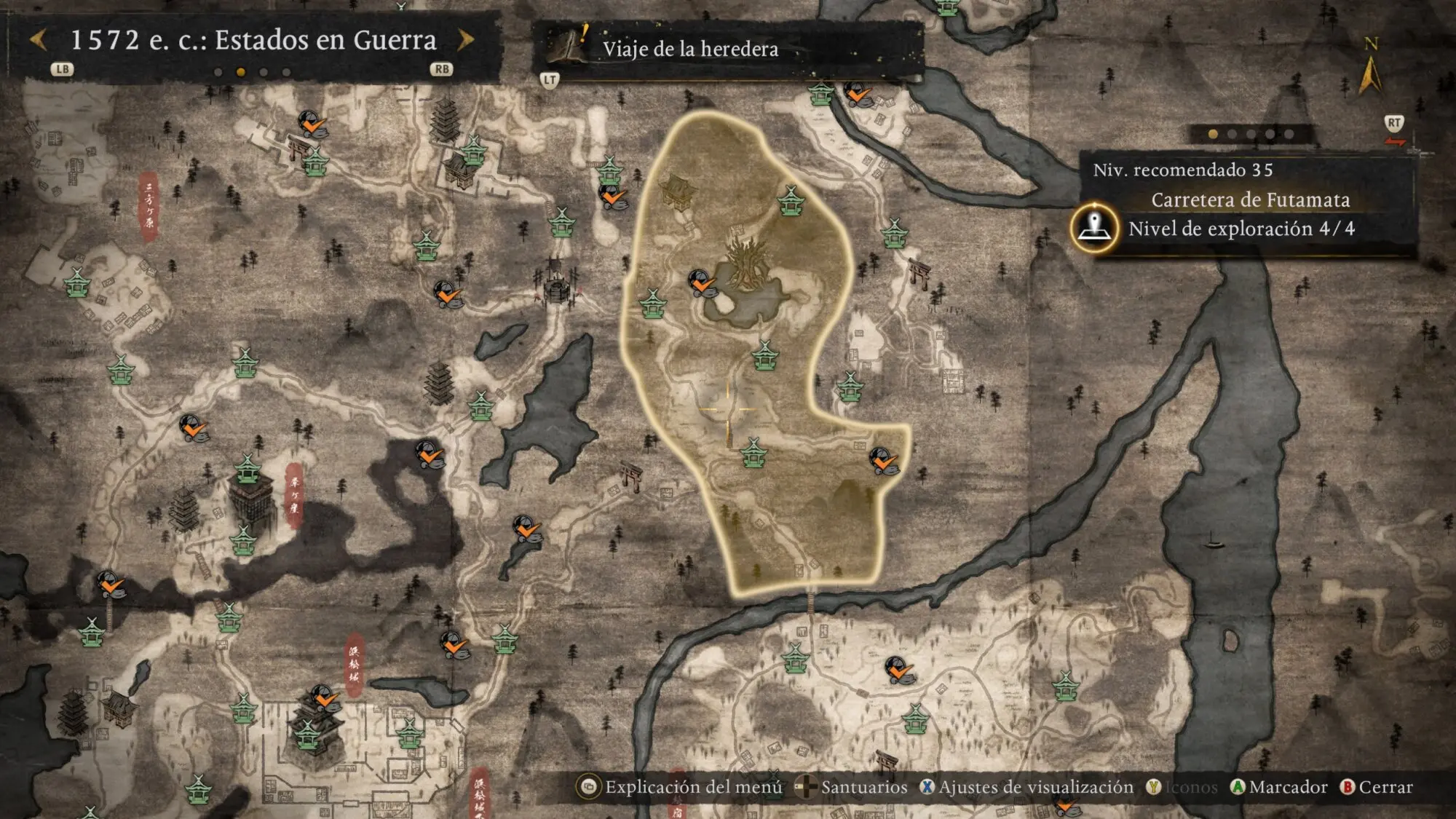This screenshot has width=1456, height=819.
Task: Advance to the next era with right arrow
Action: pos(466,40)
